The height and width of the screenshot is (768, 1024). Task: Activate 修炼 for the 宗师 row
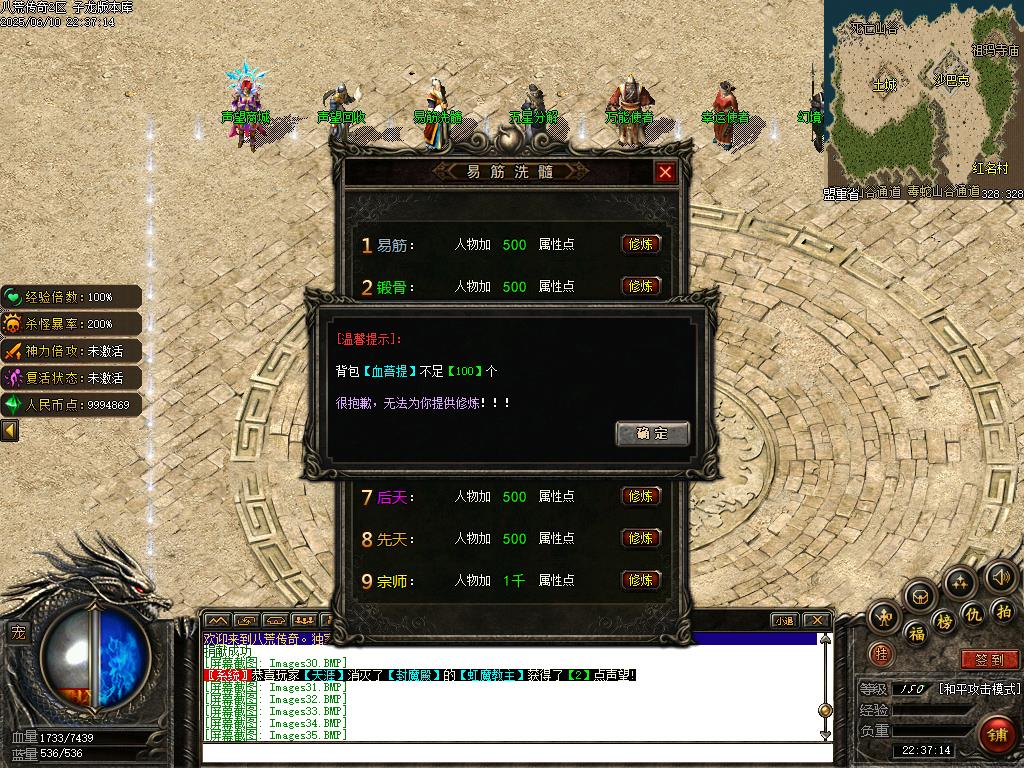tap(641, 580)
